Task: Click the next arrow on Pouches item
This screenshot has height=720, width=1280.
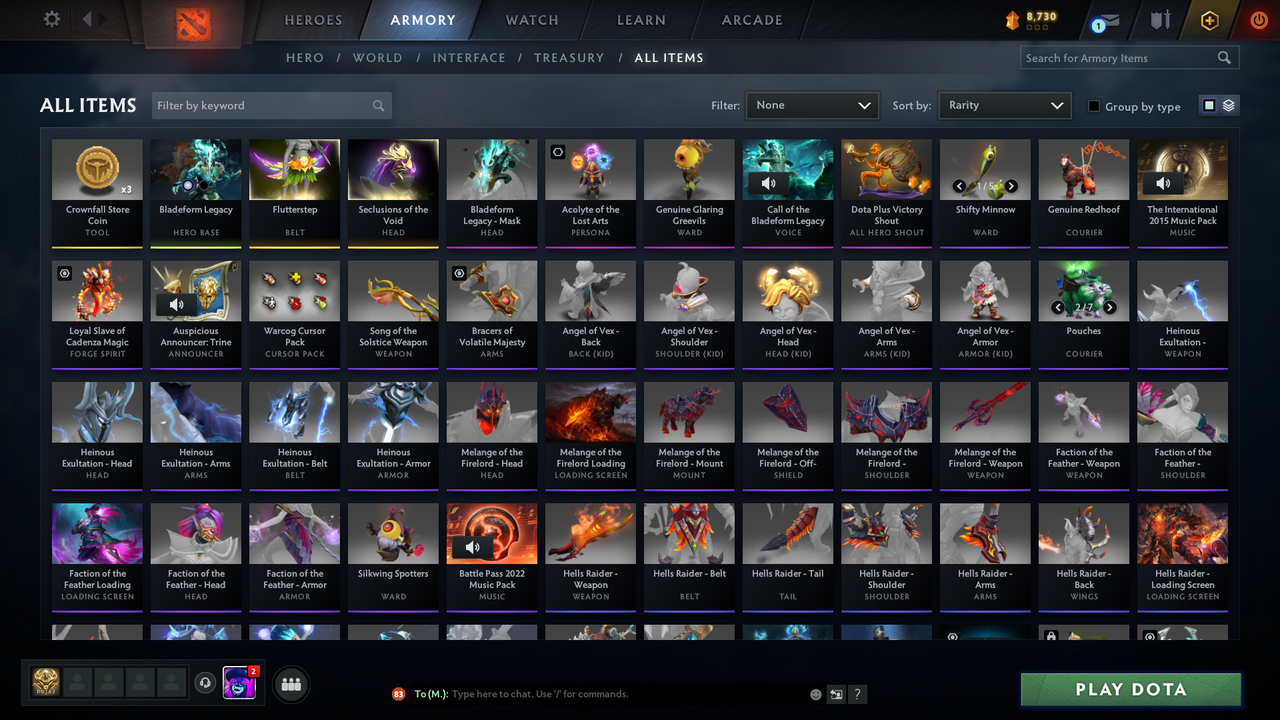Action: coord(1109,308)
